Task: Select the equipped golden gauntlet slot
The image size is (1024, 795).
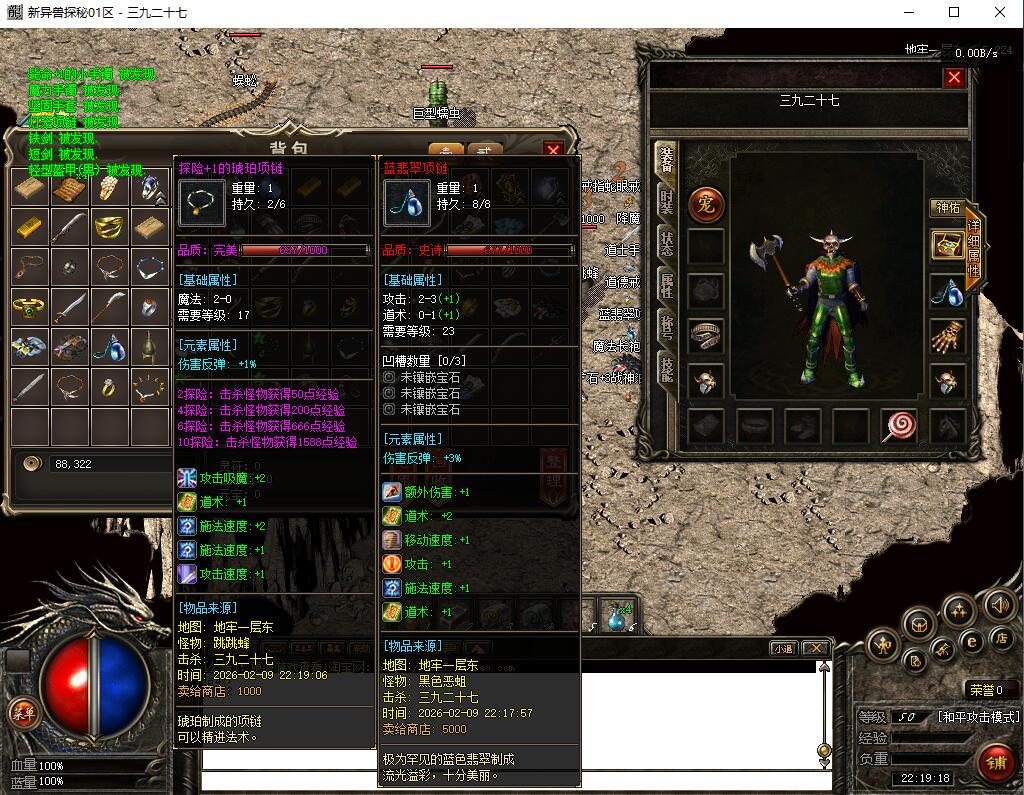Action: pos(946,337)
